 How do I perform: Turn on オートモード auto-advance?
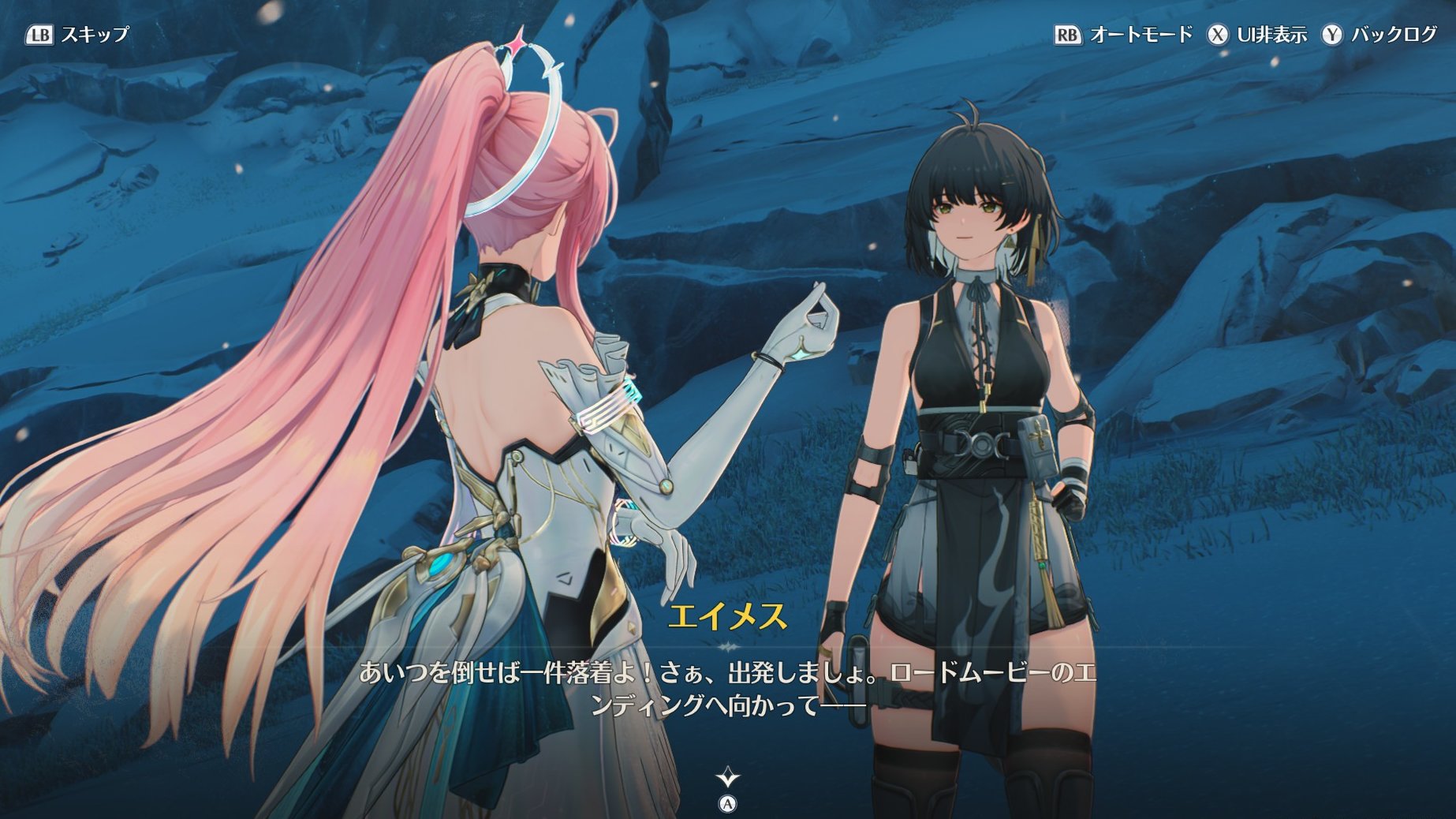1123,35
